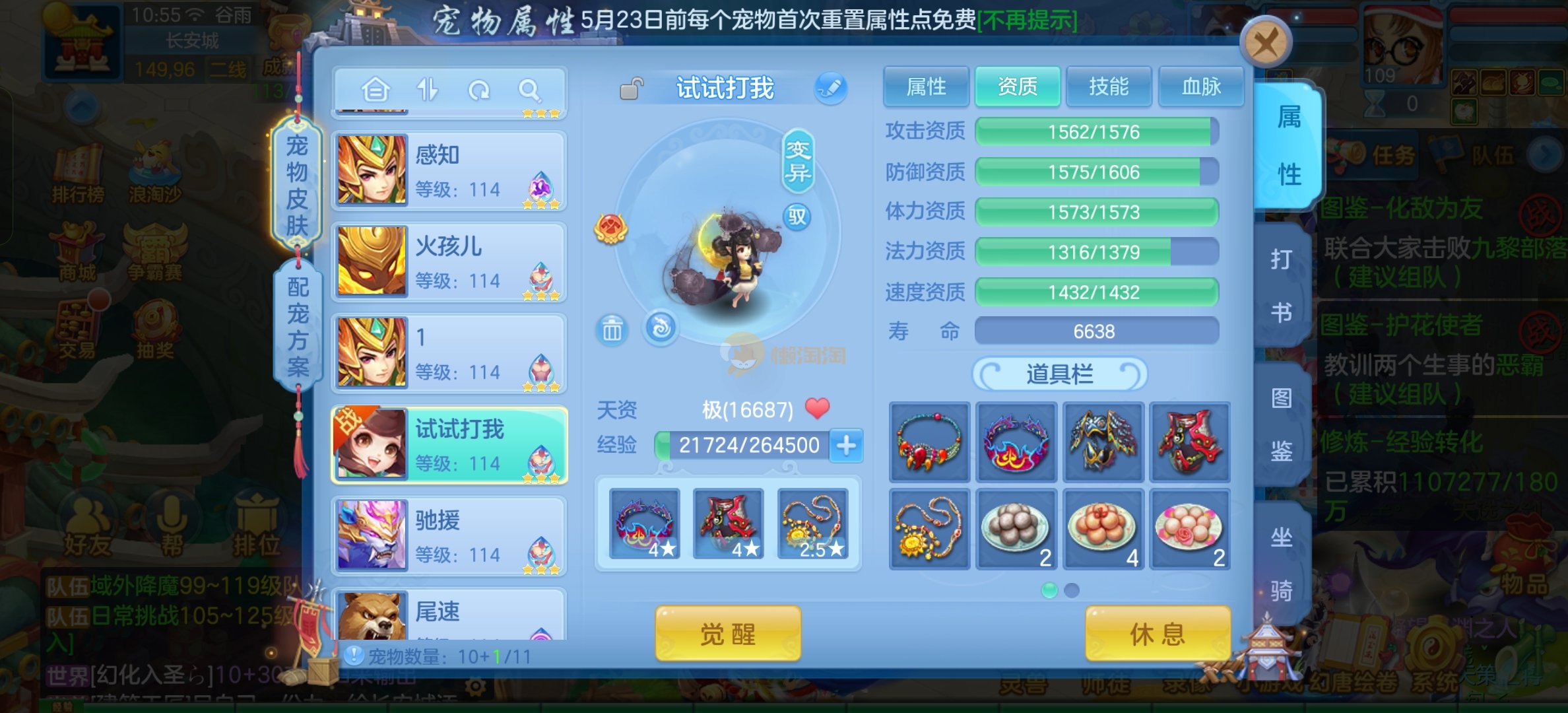Select pet 感知 in the list

[x=449, y=171]
